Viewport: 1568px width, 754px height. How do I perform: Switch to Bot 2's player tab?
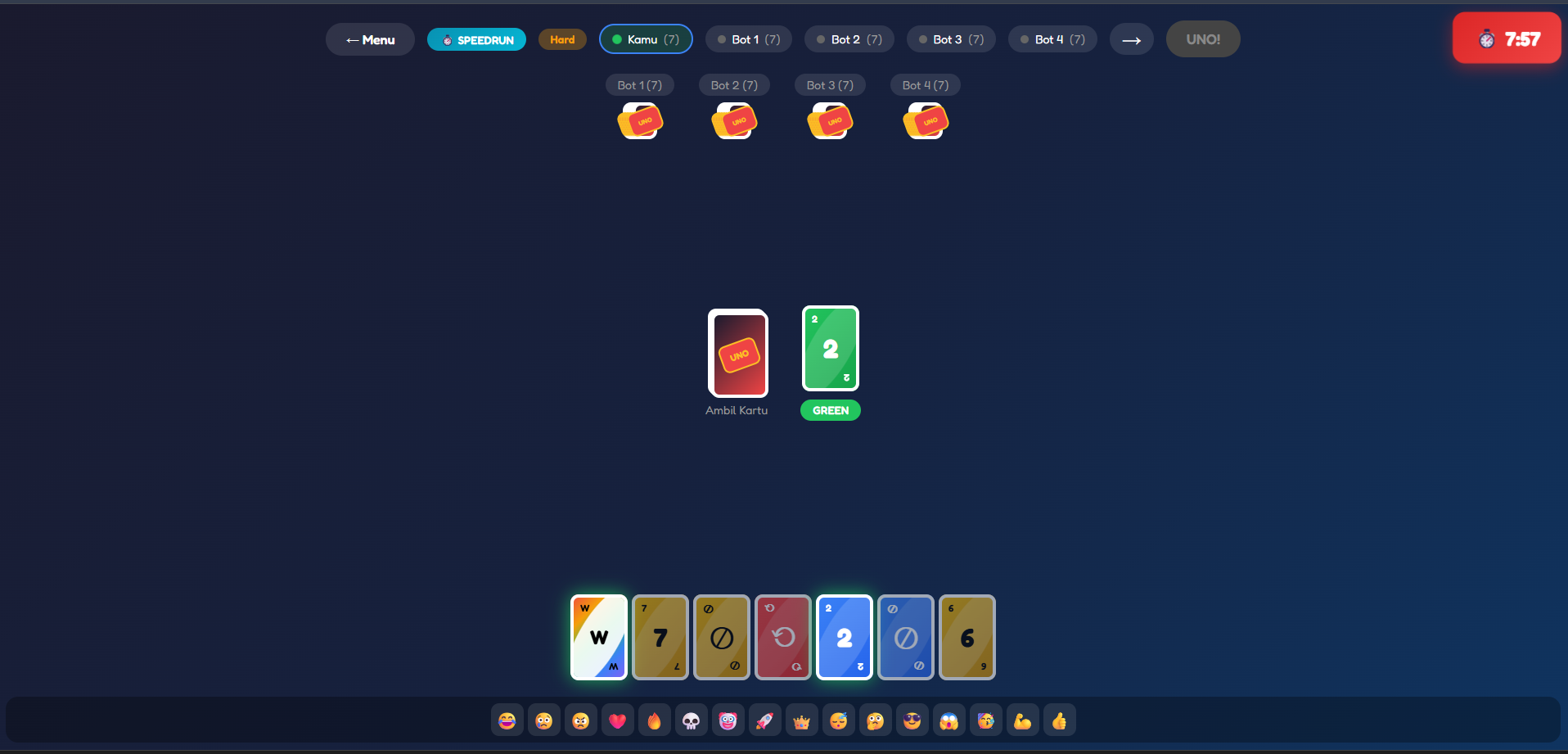[x=849, y=38]
